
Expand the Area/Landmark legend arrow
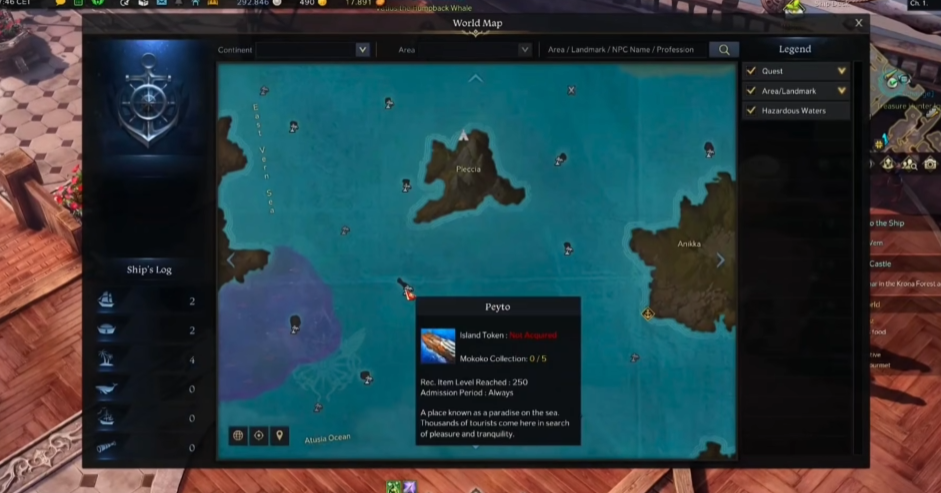[x=842, y=91]
